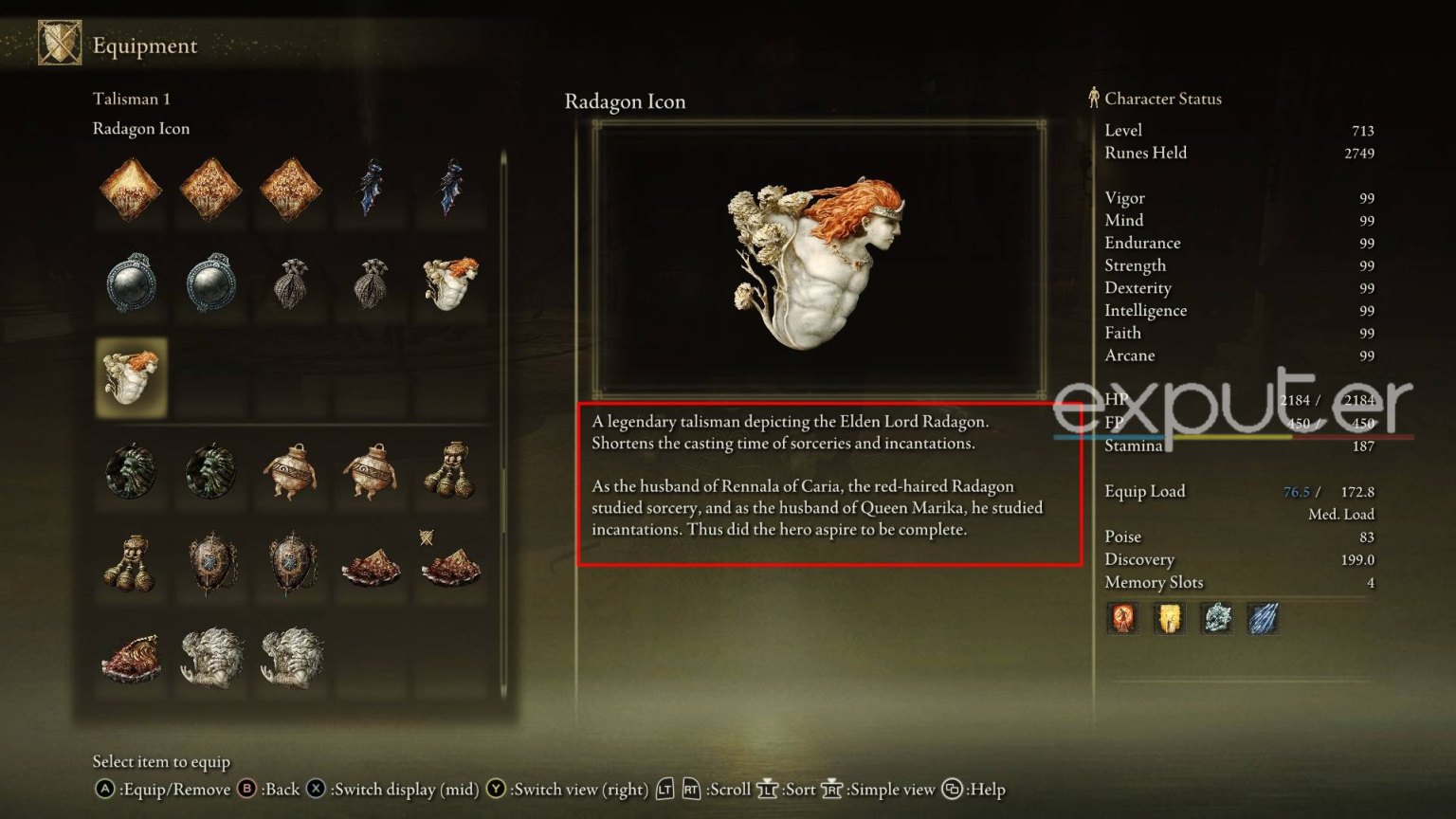Select the Radagon Icon in the top-right grid slot
This screenshot has height=819, width=1456.
click(x=450, y=282)
